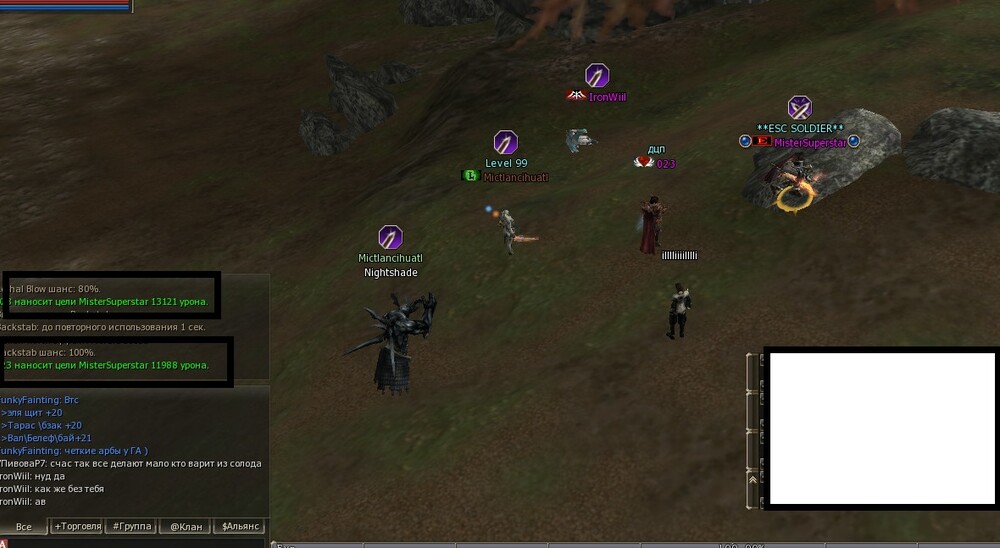1000x548 pixels.
Task: Expand the shortcut bar with the double-chevron arrow
Action: [x=752, y=479]
